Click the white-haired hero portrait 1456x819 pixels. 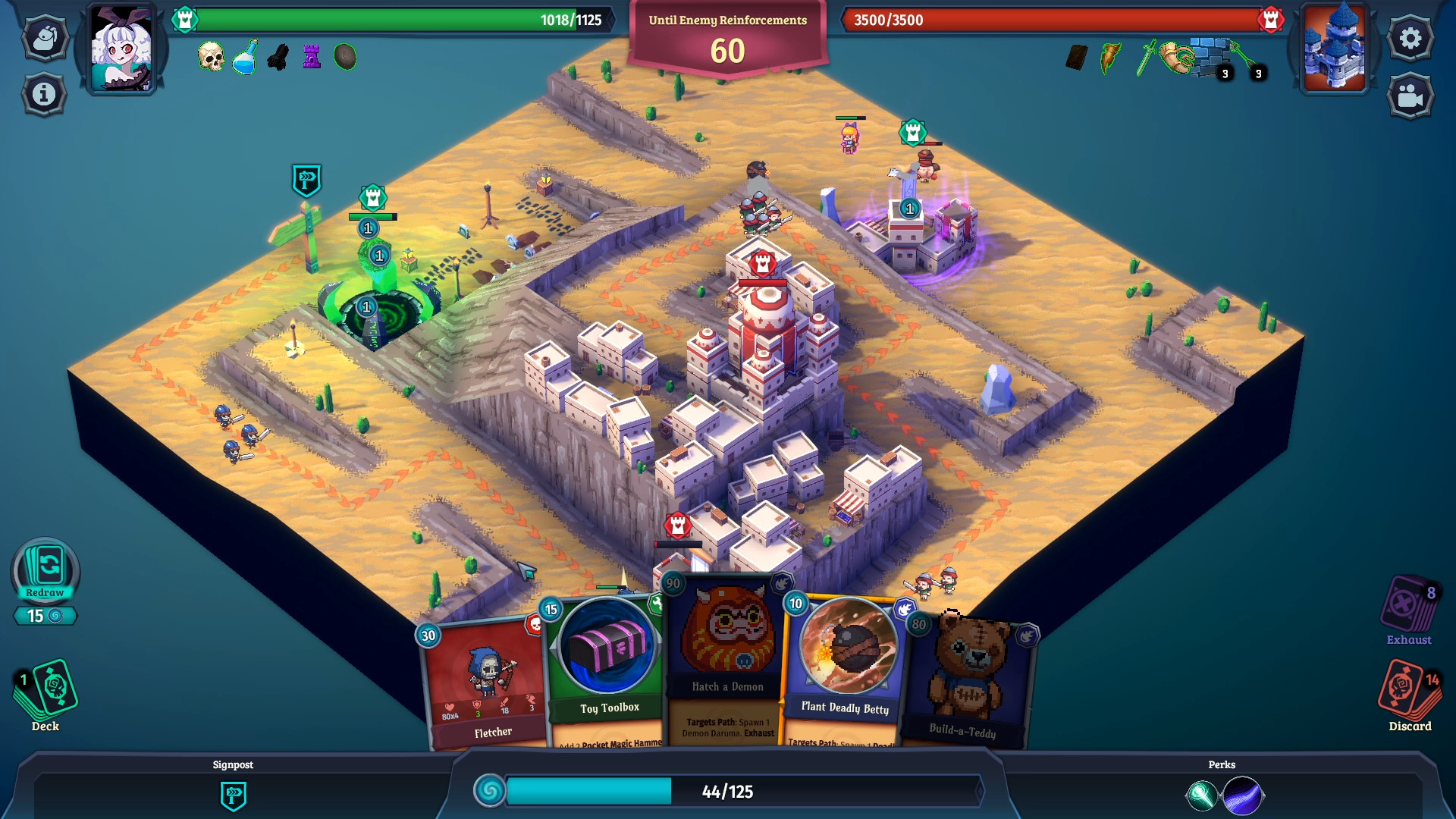pyautogui.click(x=121, y=49)
